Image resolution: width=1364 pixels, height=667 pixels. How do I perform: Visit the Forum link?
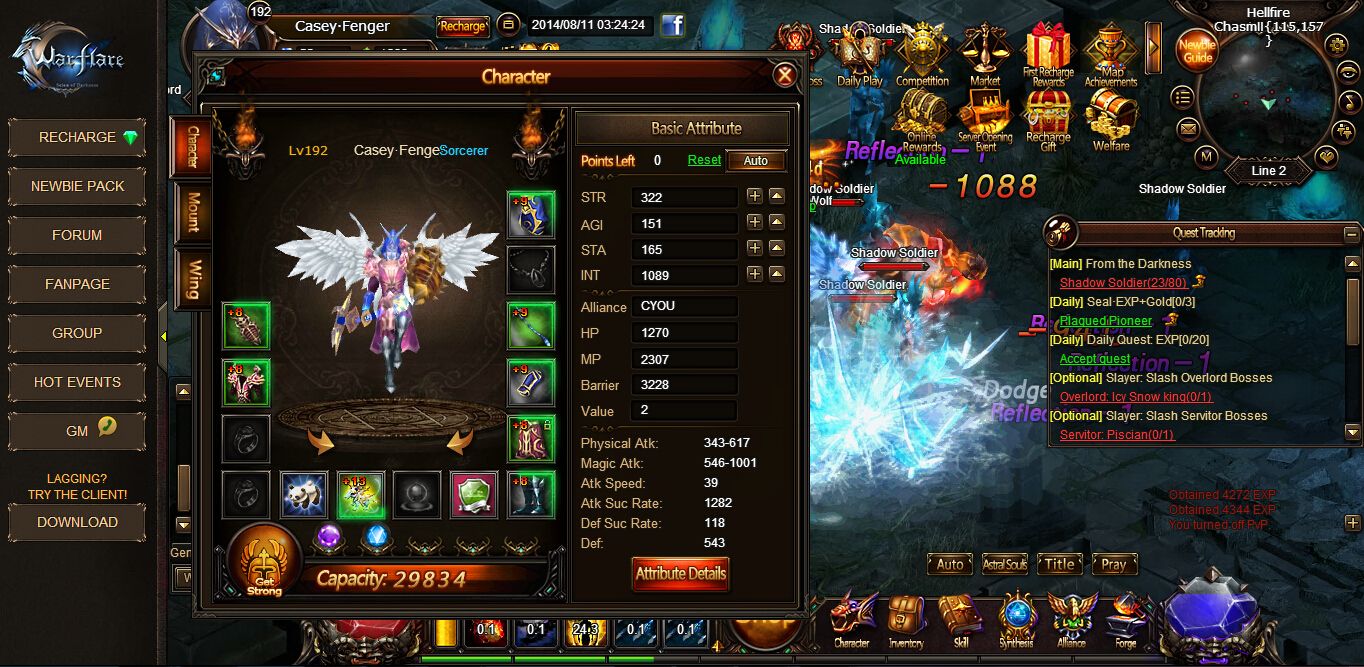pyautogui.click(x=78, y=235)
